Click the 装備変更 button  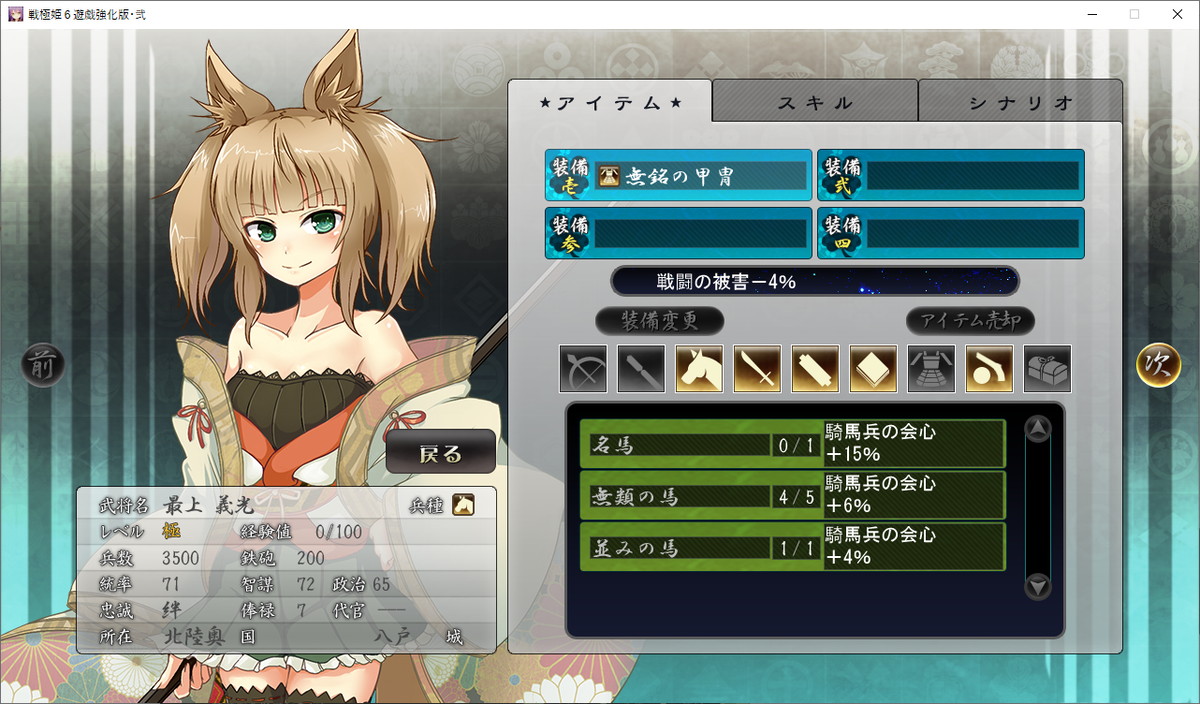point(659,321)
